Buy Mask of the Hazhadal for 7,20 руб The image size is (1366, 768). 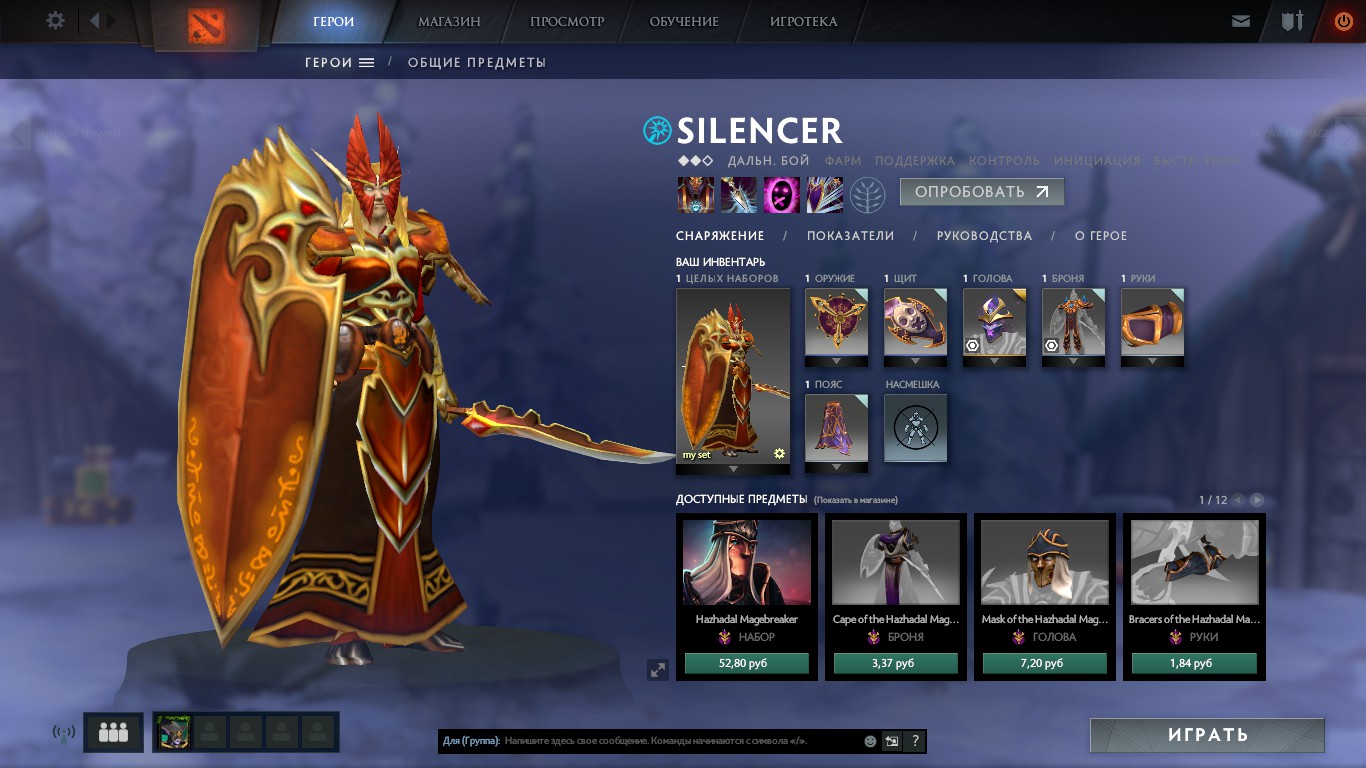coord(1044,663)
